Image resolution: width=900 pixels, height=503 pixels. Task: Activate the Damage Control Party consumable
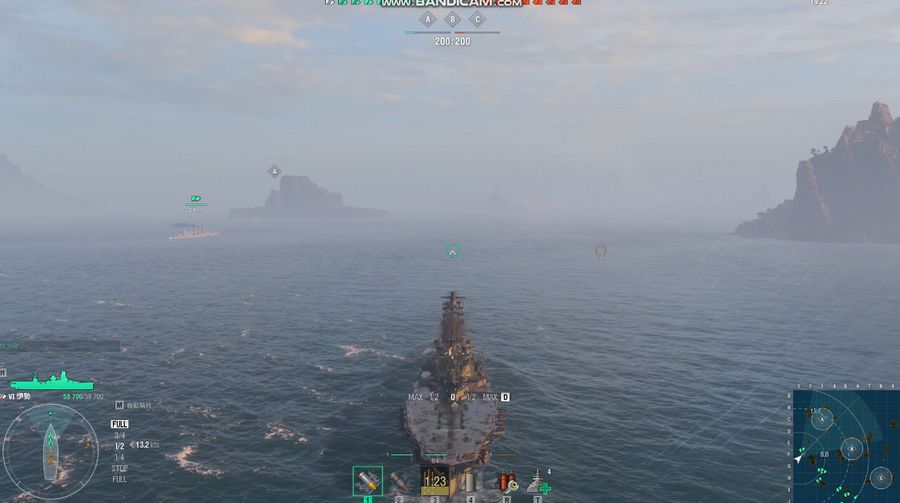point(506,481)
